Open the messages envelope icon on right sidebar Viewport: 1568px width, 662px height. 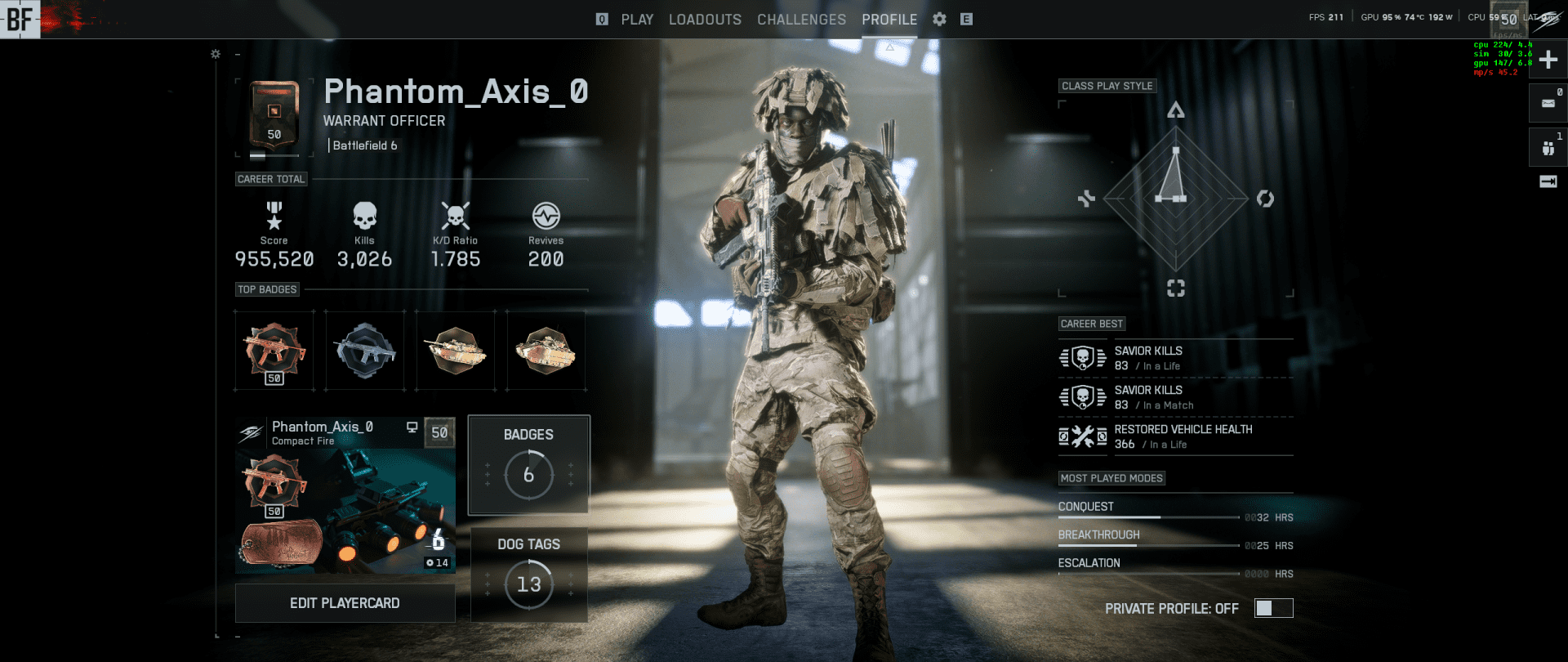point(1548,102)
